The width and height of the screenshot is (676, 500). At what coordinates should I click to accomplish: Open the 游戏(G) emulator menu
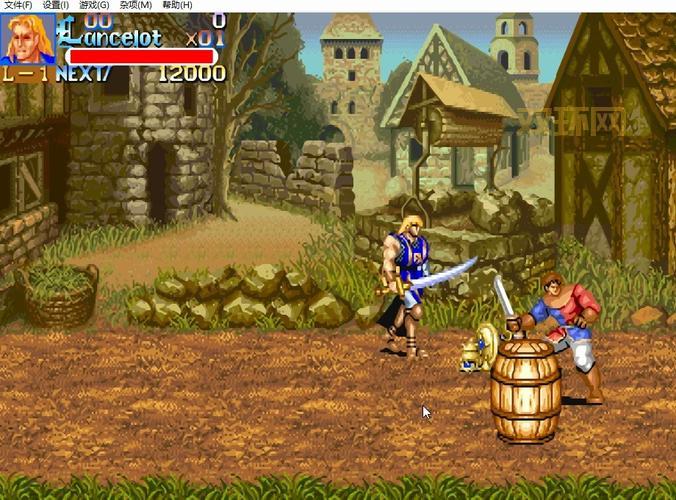click(x=94, y=5)
